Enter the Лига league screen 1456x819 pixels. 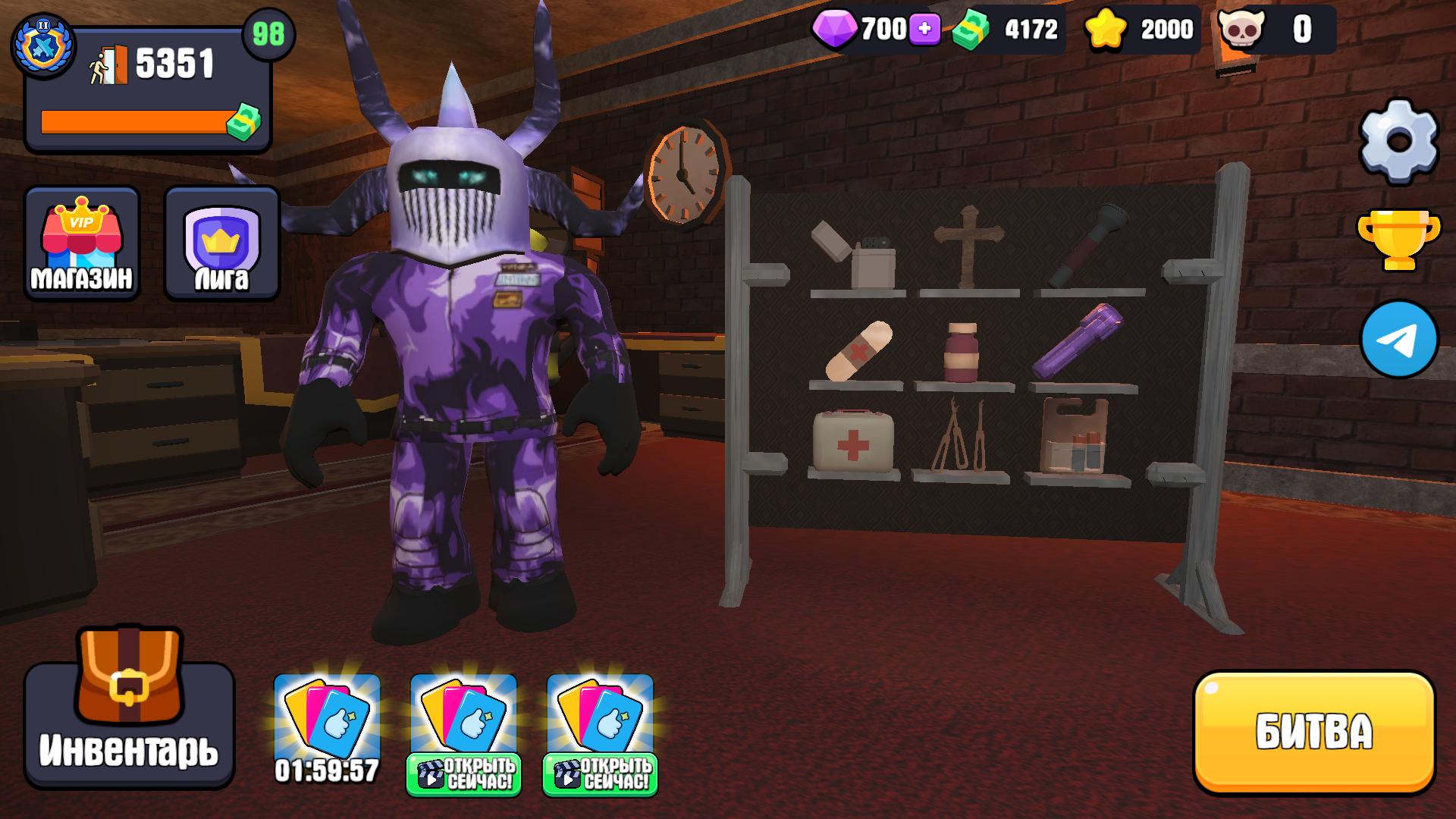[x=221, y=243]
